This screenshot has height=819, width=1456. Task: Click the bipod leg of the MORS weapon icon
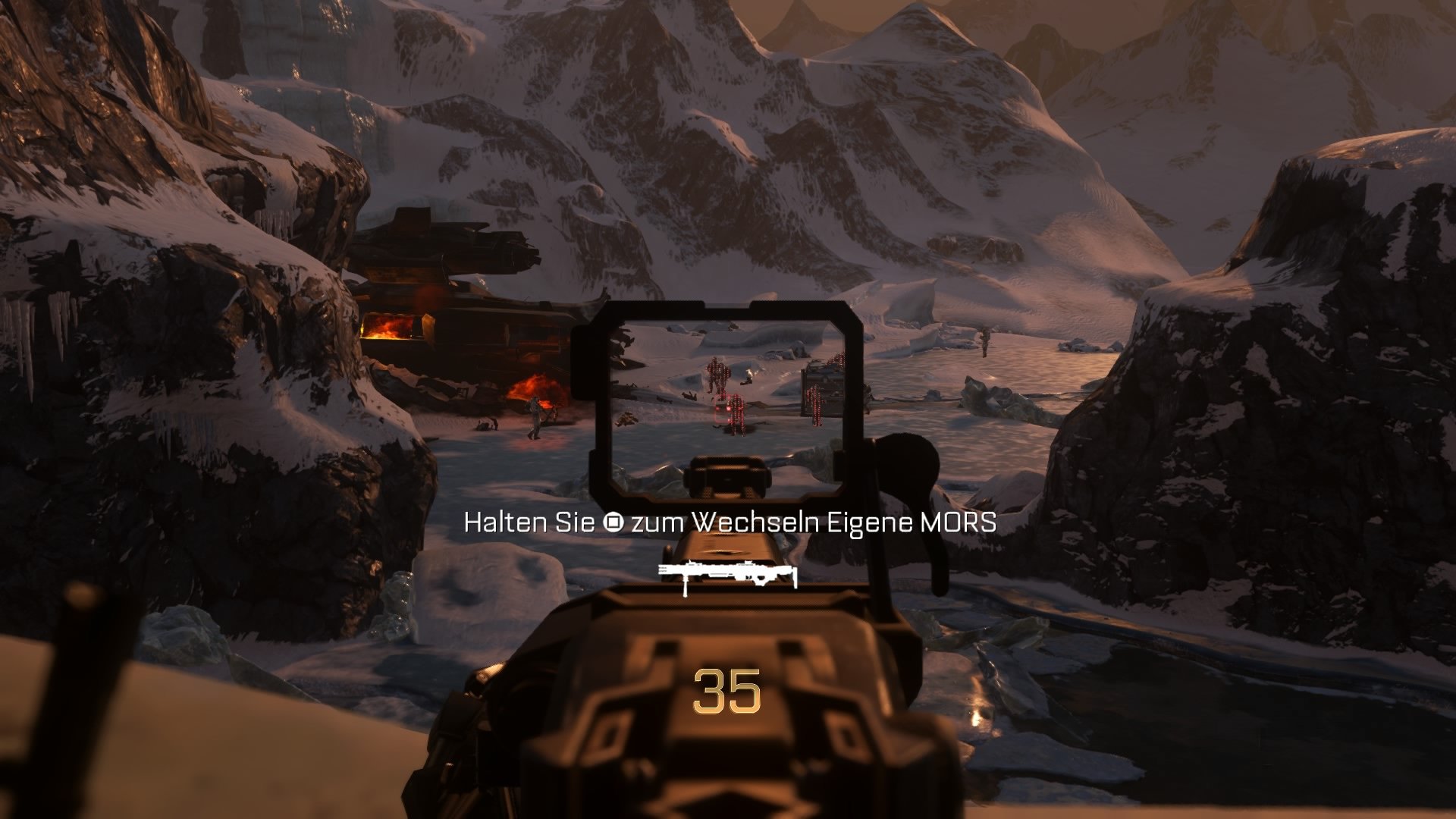[x=686, y=588]
